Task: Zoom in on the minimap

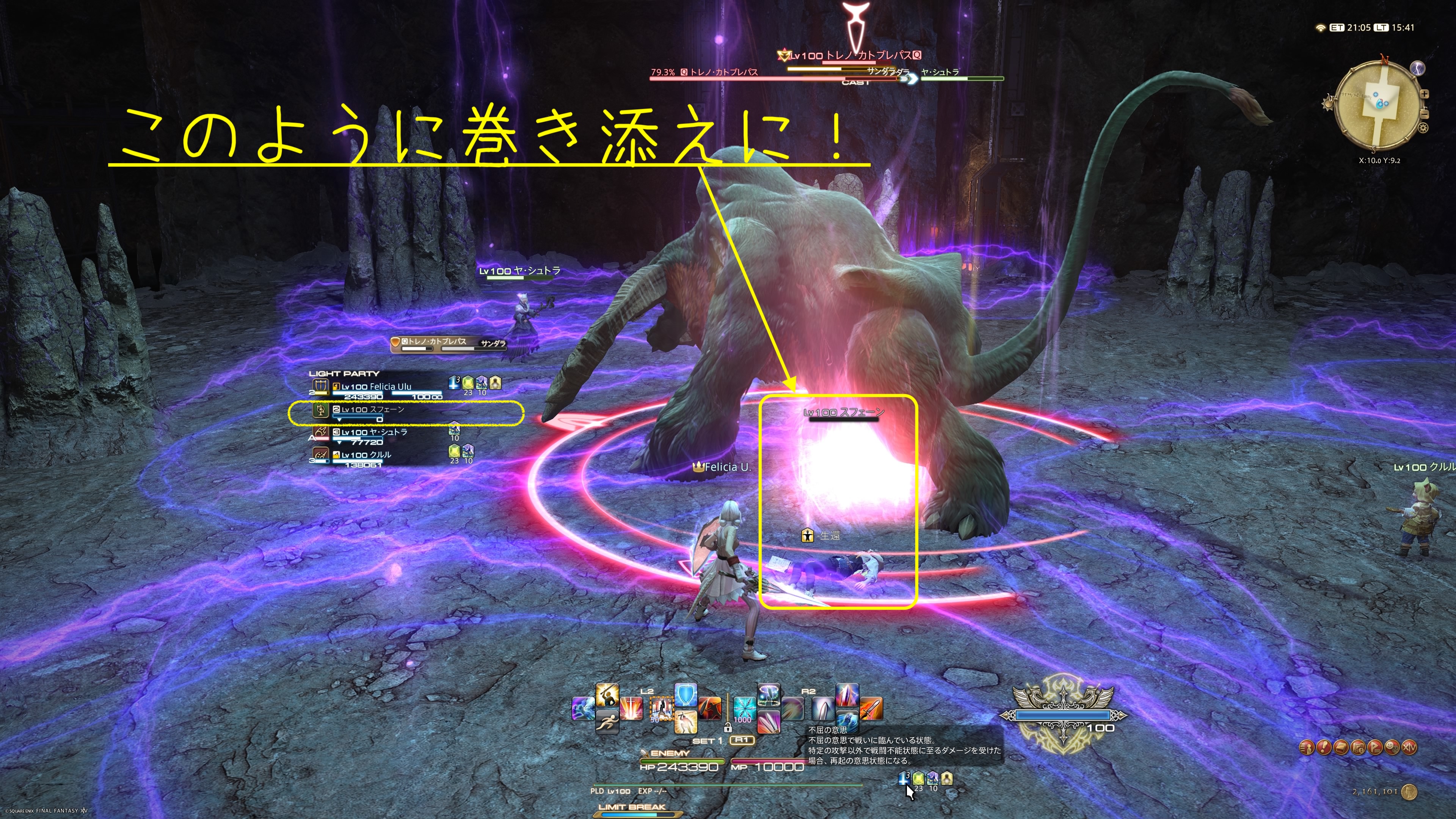Action: [x=1425, y=94]
